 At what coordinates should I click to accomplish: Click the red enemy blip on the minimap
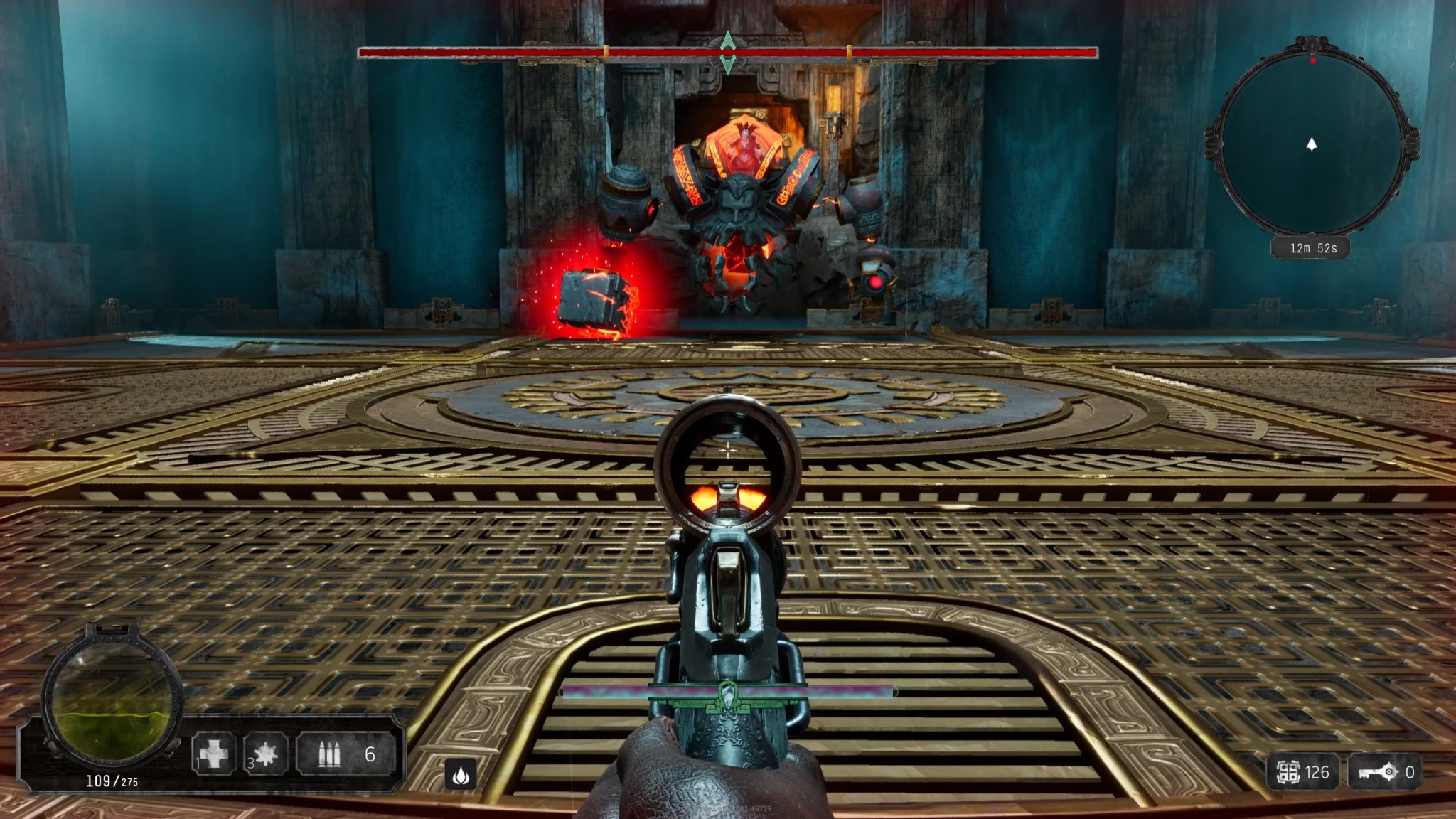tap(1313, 61)
